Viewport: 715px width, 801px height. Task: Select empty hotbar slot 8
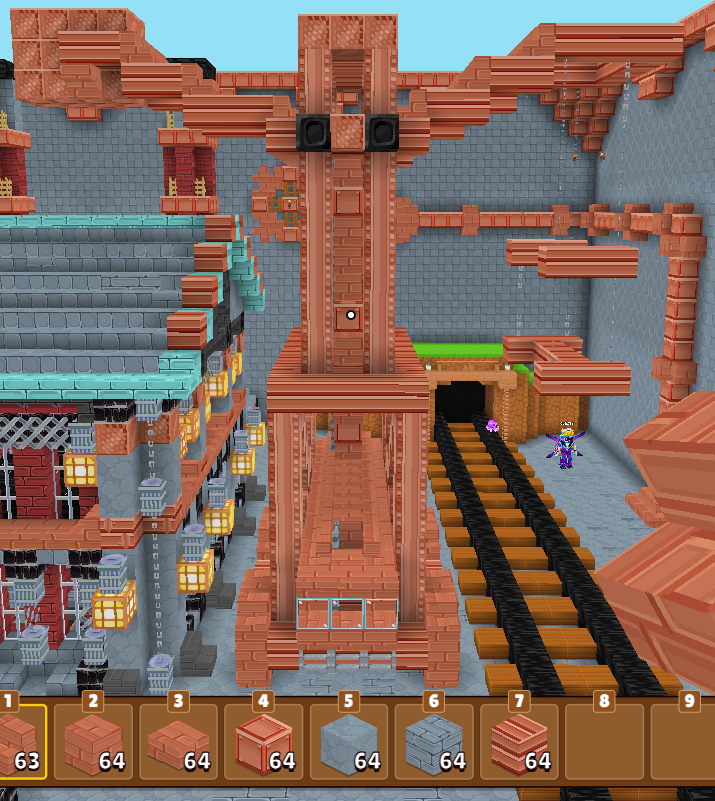(604, 742)
